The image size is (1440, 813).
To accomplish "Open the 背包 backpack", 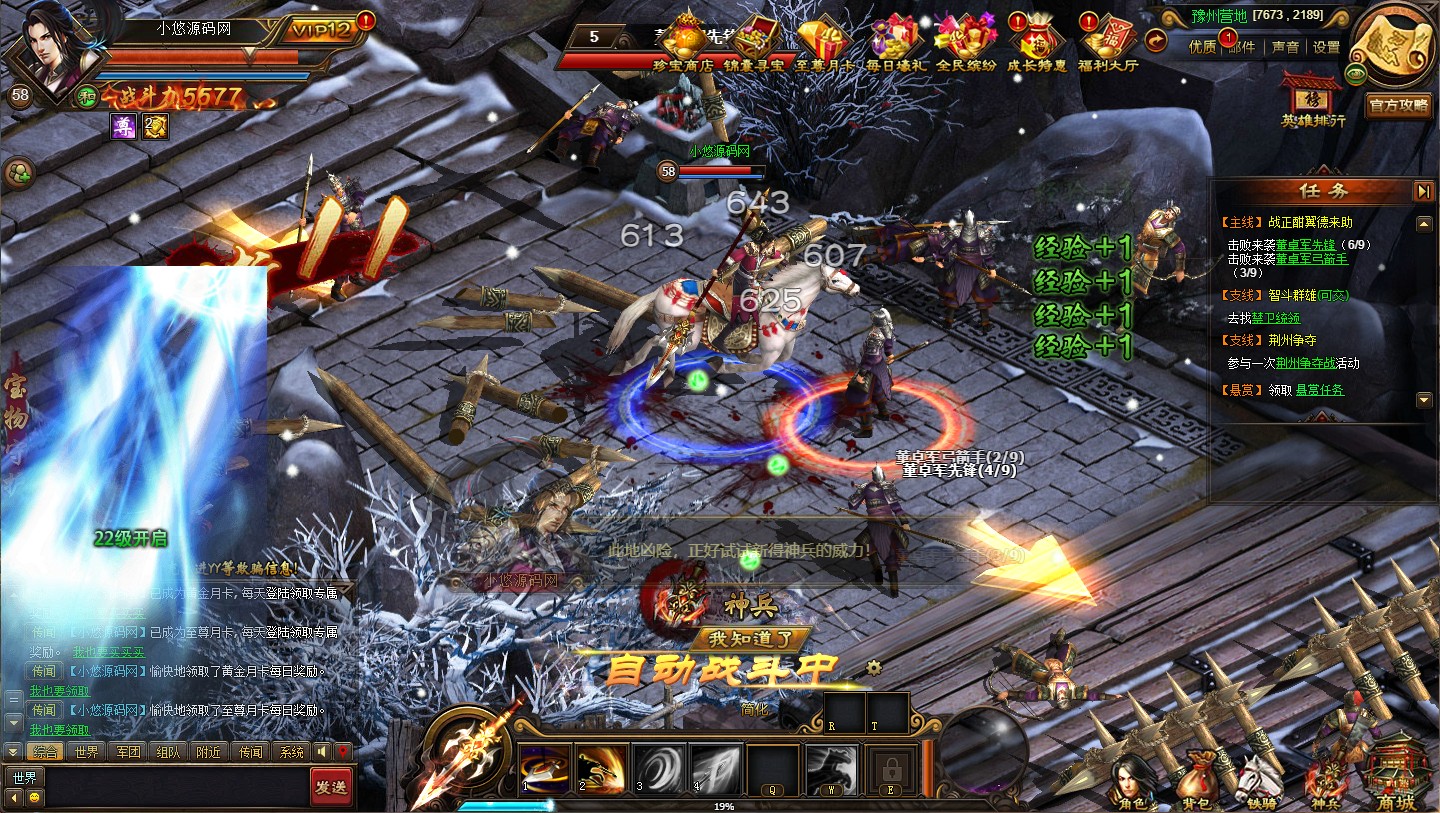I will pos(1196,782).
